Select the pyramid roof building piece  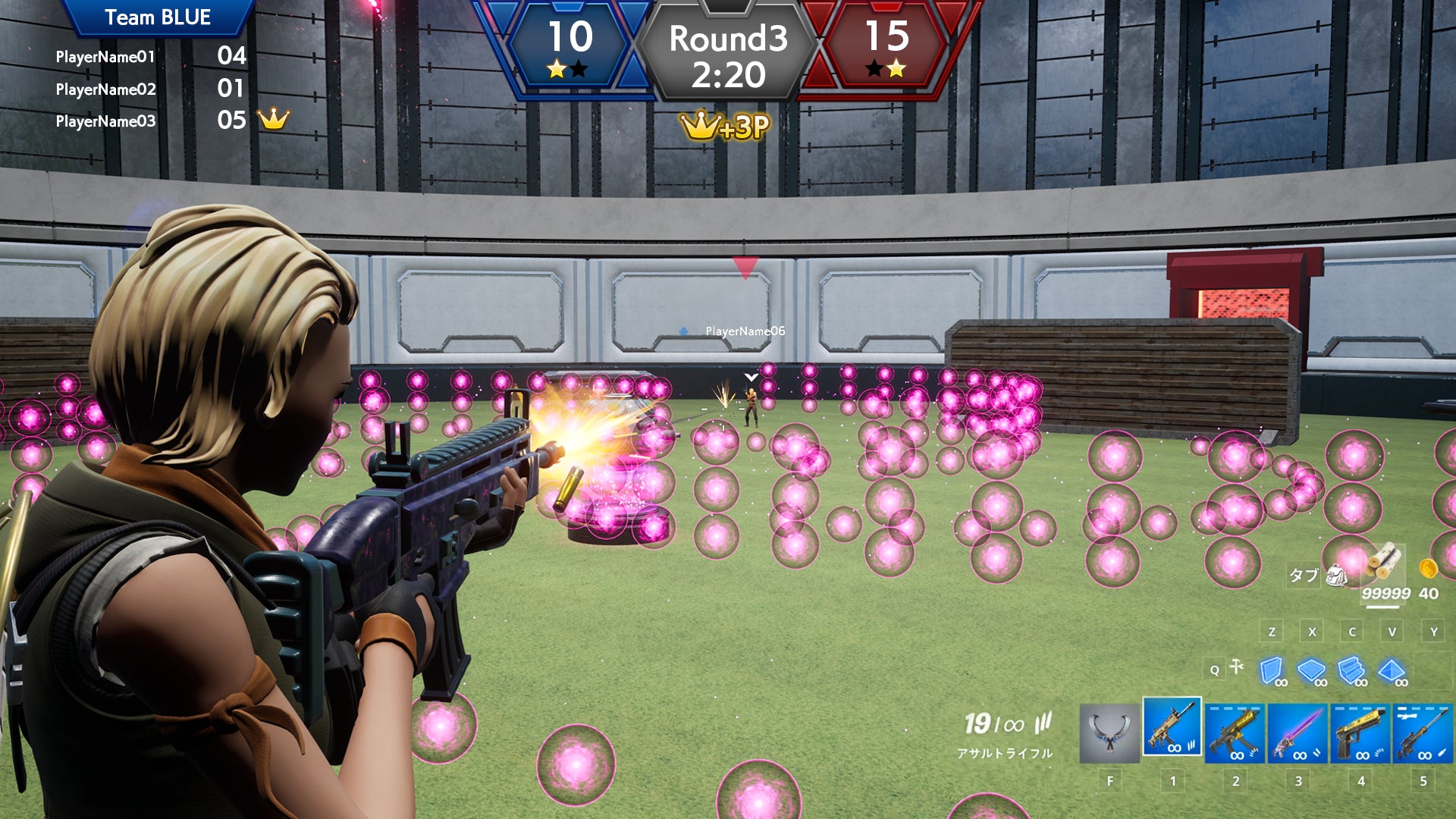(x=1392, y=670)
